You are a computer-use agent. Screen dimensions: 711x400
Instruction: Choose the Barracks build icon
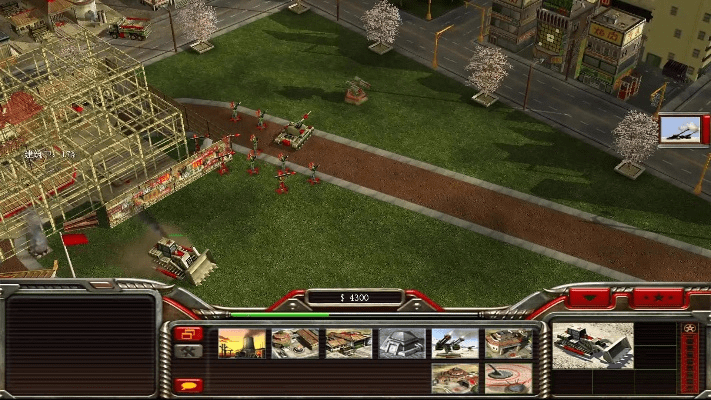[x=295, y=343]
